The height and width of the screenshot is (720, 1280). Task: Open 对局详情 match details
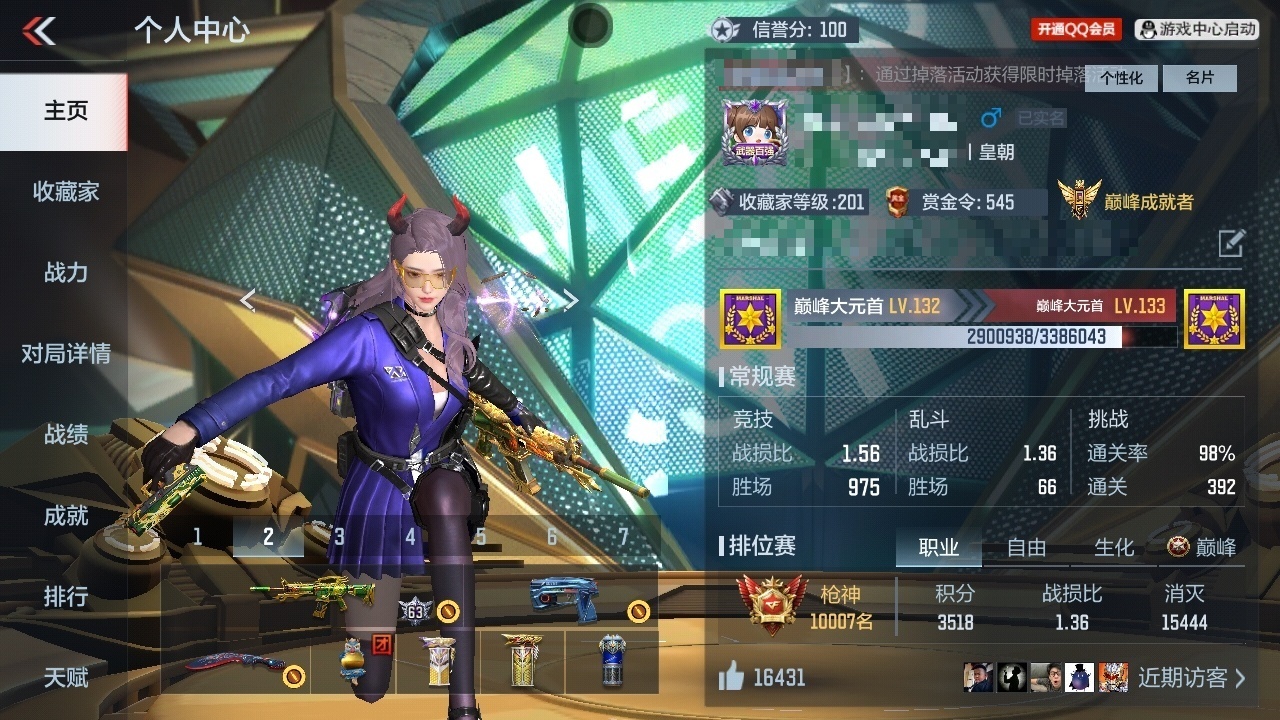[65, 353]
